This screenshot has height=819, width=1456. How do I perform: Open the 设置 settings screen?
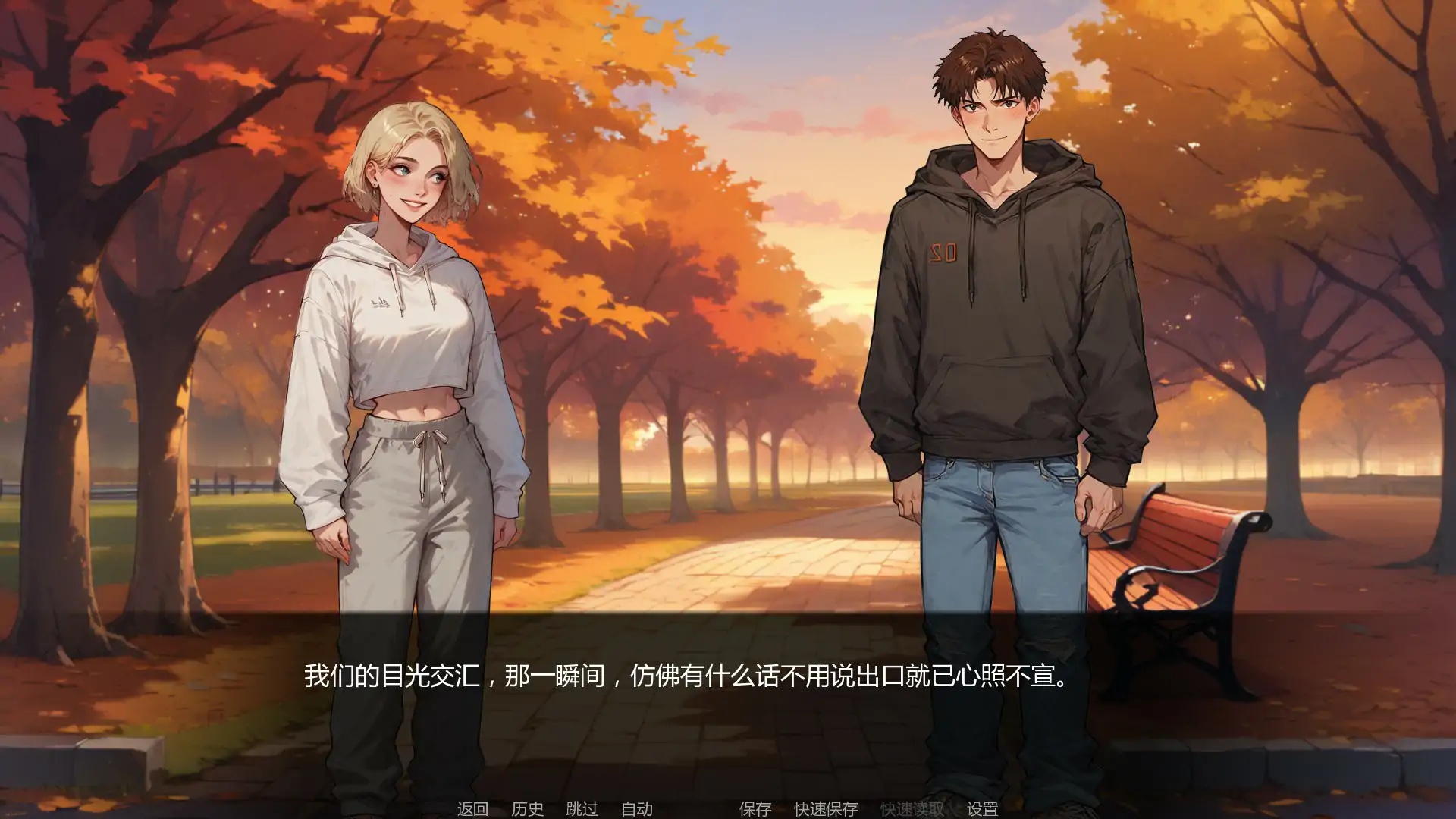(x=982, y=809)
